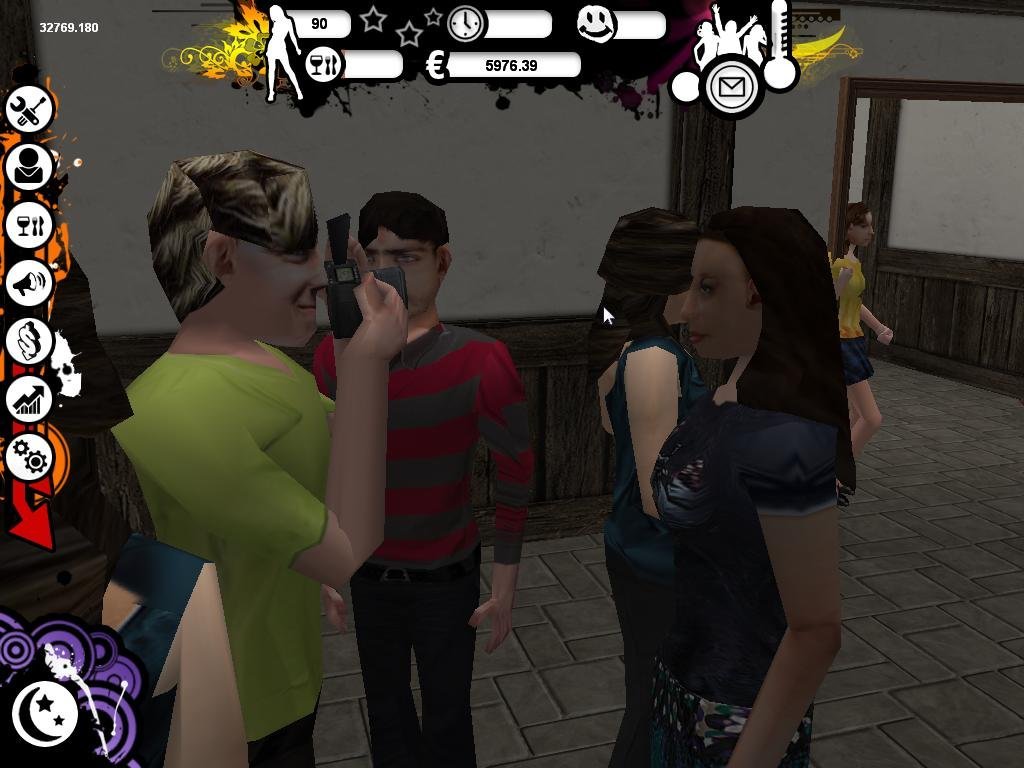Open the megaphone advertising menu

click(29, 283)
